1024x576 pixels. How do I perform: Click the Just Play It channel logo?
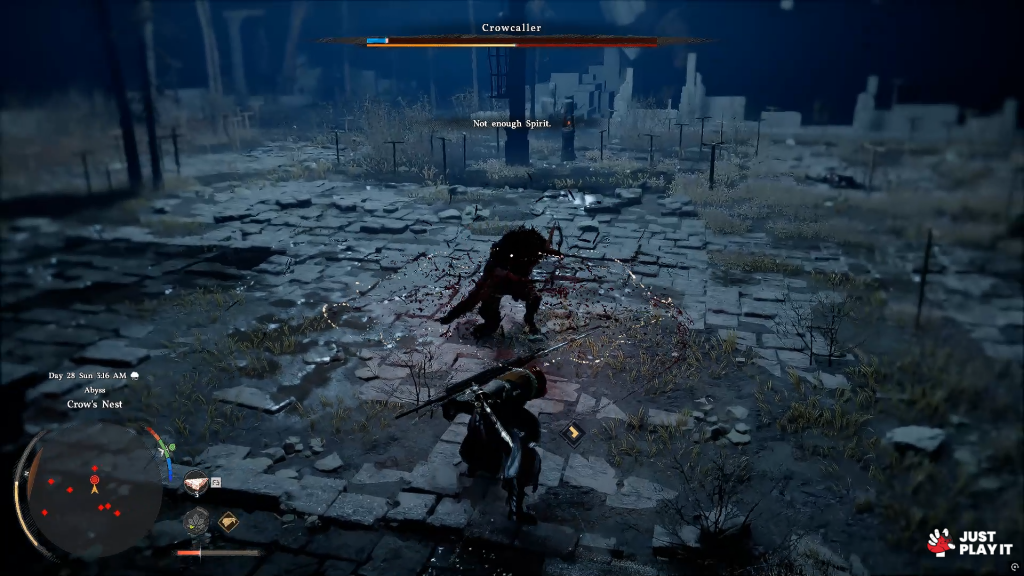(969, 541)
